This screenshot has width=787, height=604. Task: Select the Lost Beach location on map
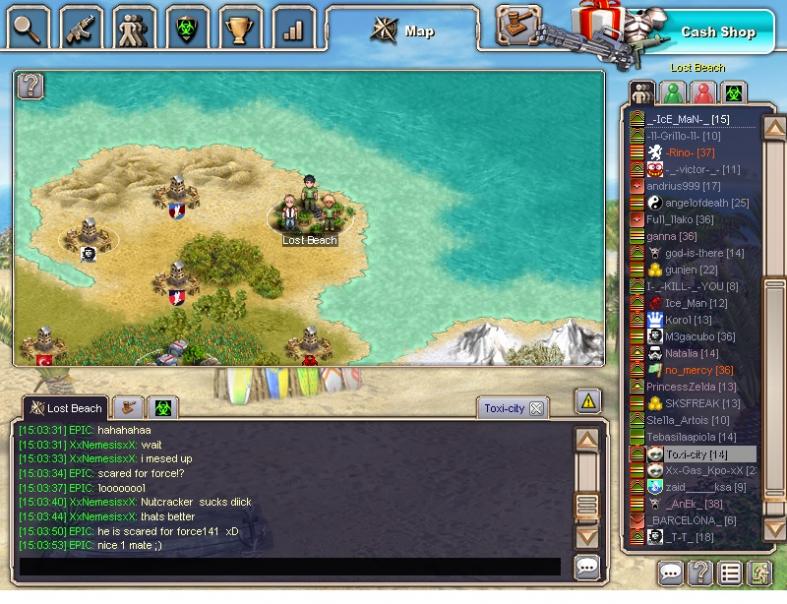(309, 215)
